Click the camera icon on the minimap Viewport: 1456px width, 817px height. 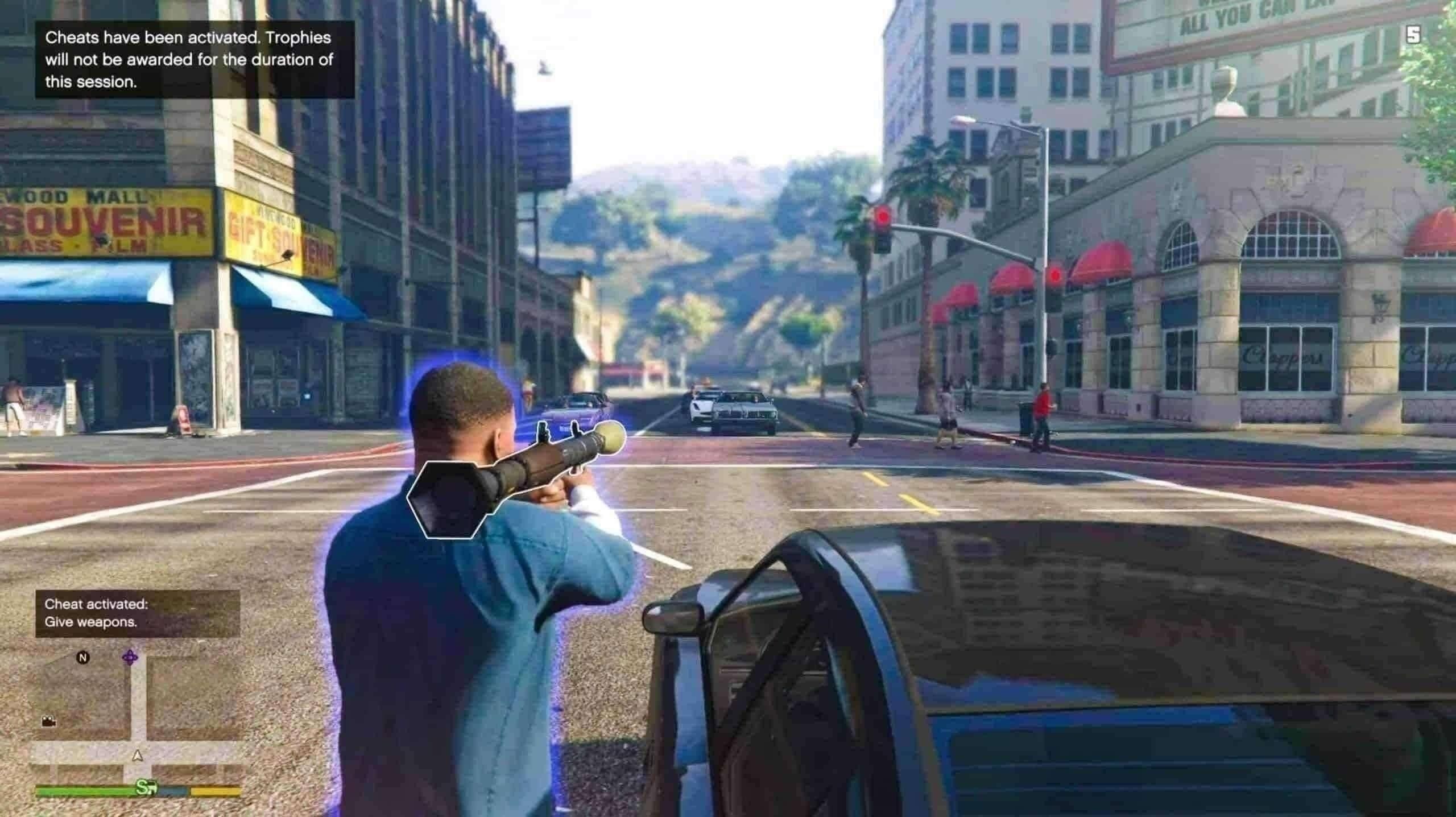(48, 721)
